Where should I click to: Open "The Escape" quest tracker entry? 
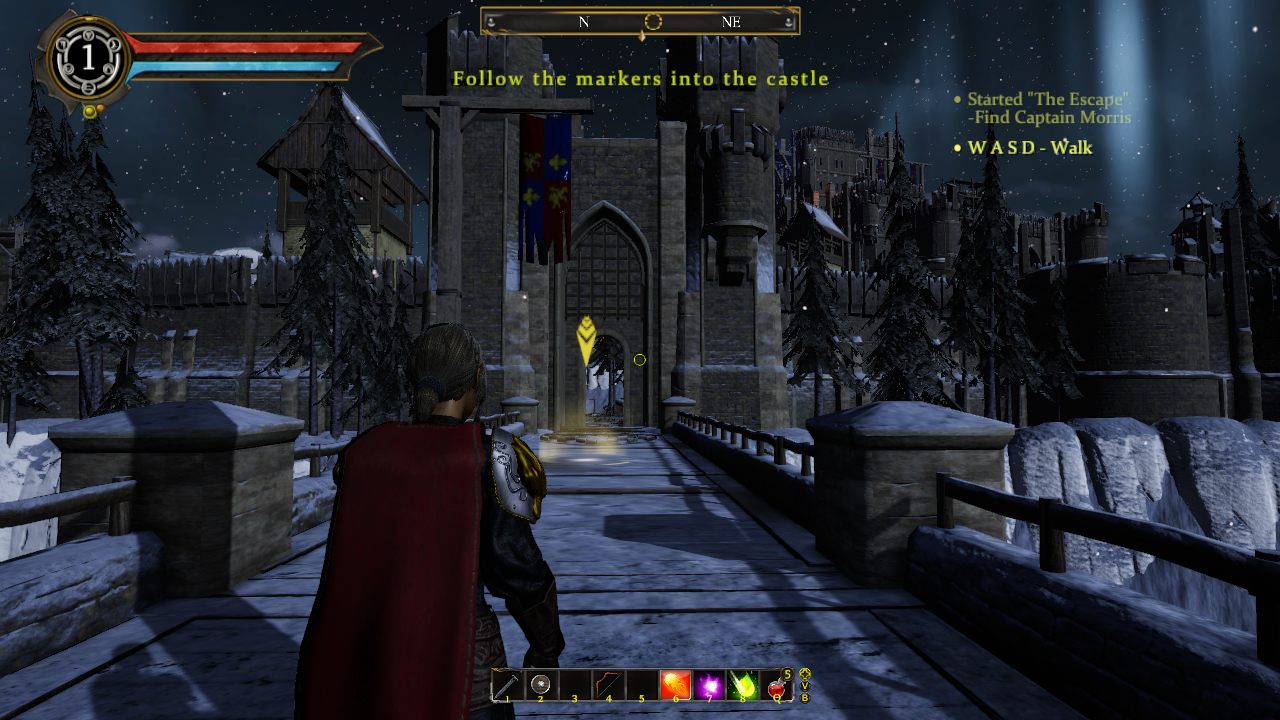(1048, 100)
